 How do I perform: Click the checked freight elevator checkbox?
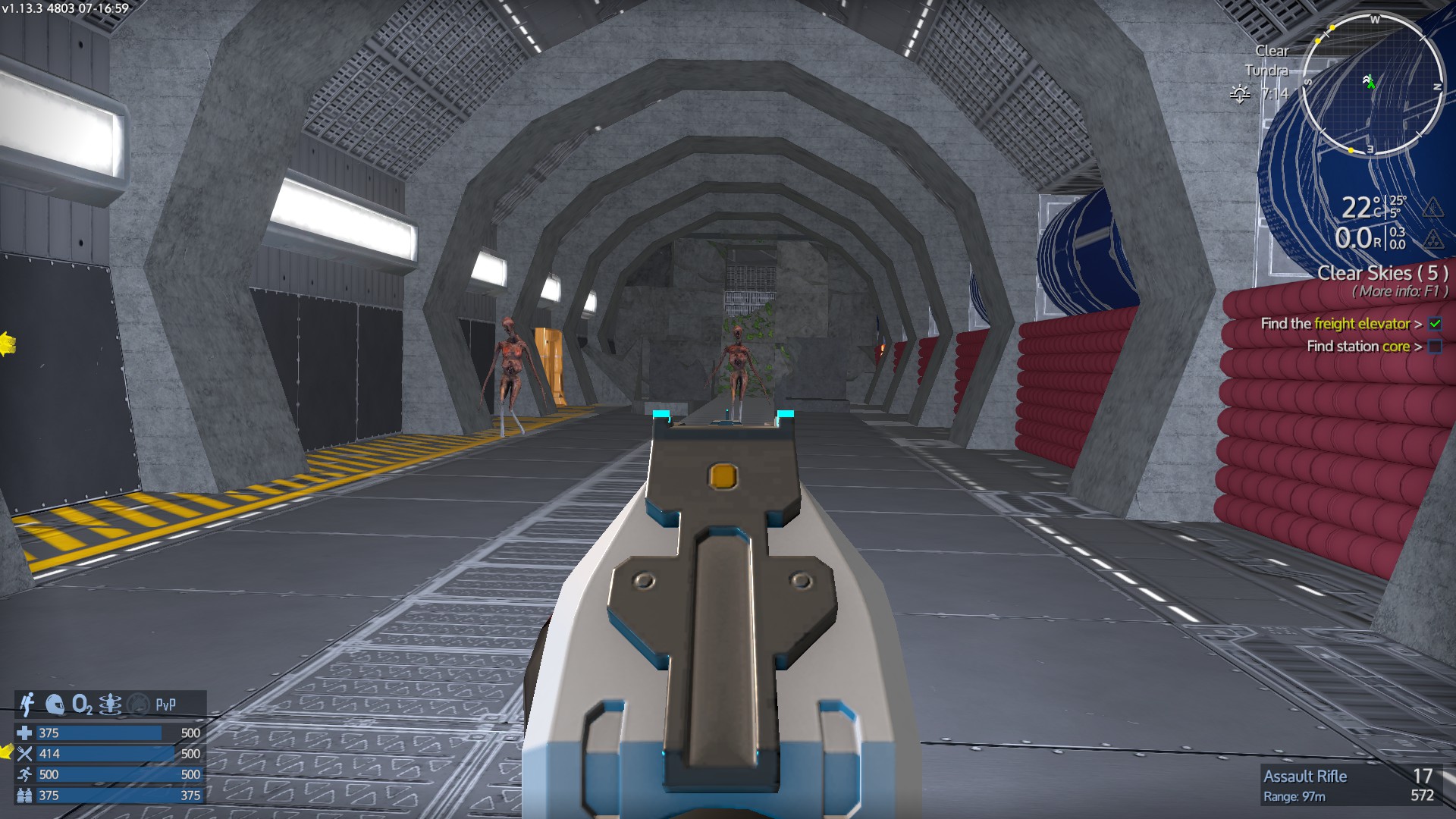click(x=1435, y=324)
